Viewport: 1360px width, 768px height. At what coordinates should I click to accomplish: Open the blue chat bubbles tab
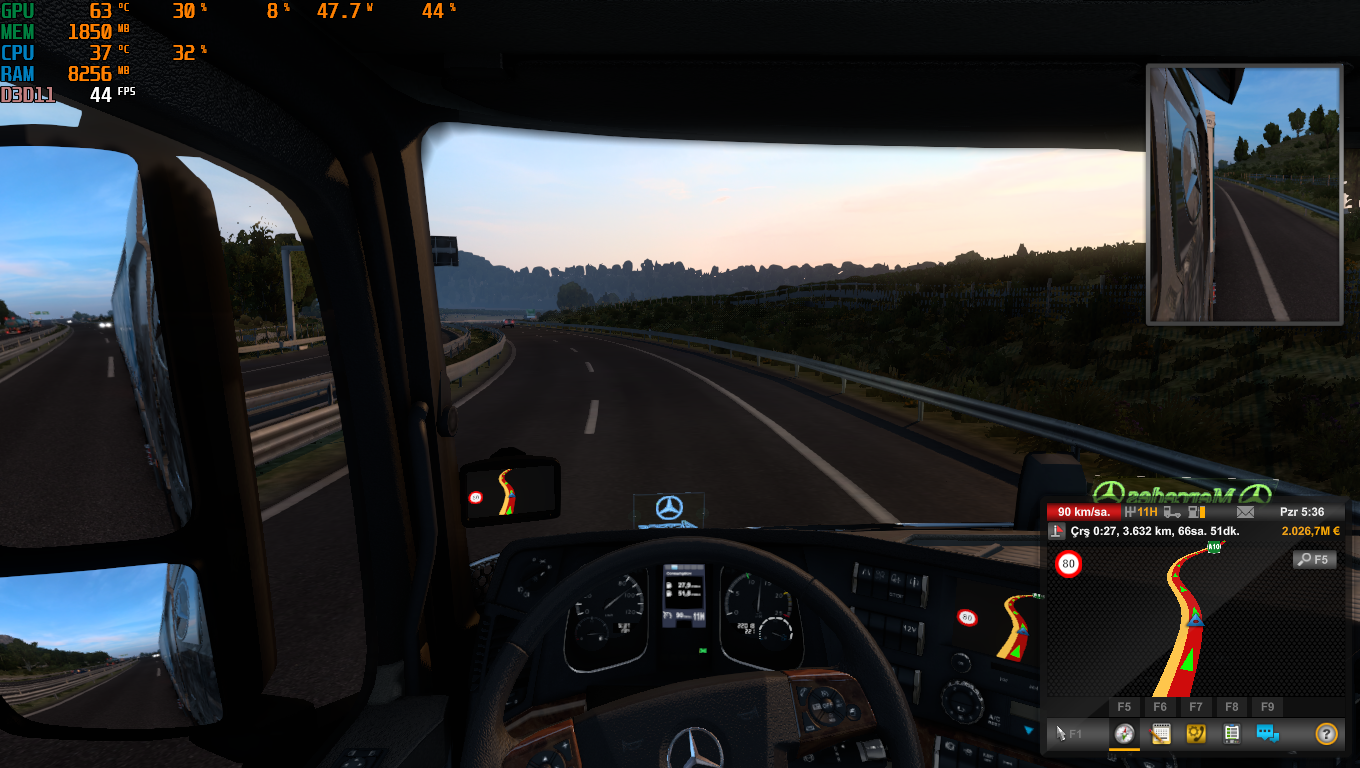click(x=1268, y=734)
